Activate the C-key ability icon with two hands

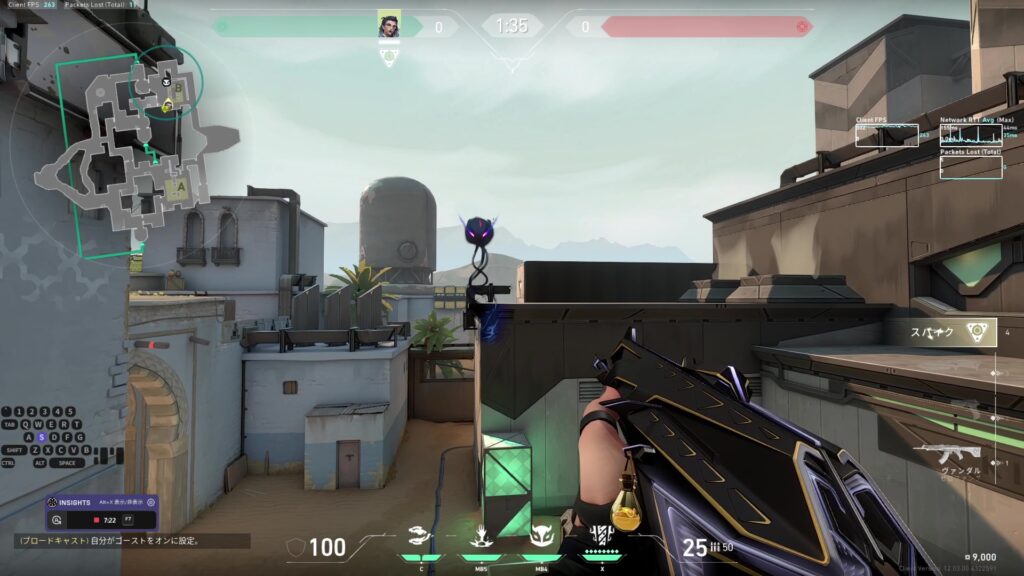422,538
